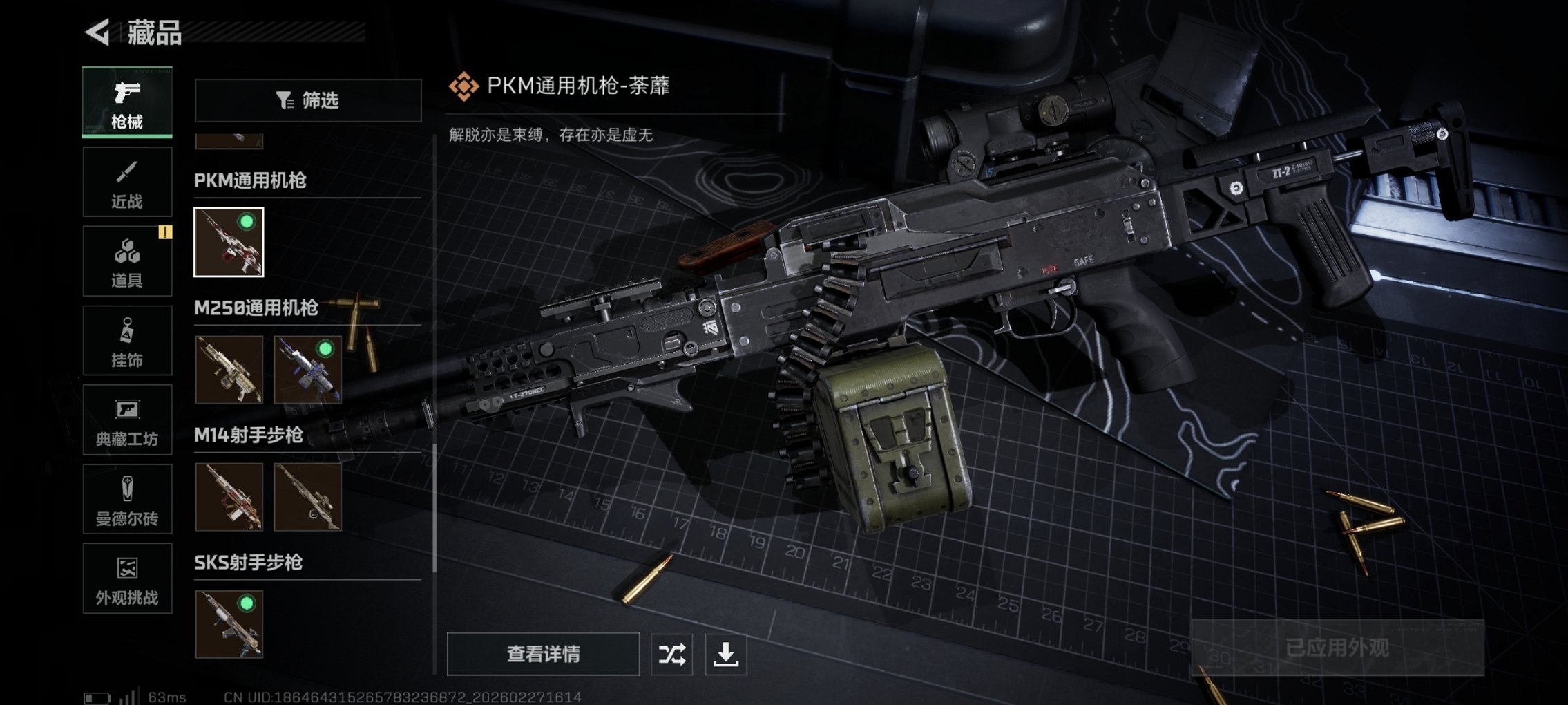This screenshot has width=1568, height=705.
Task: Select the tan M250 skin thumbnail
Action: click(230, 371)
